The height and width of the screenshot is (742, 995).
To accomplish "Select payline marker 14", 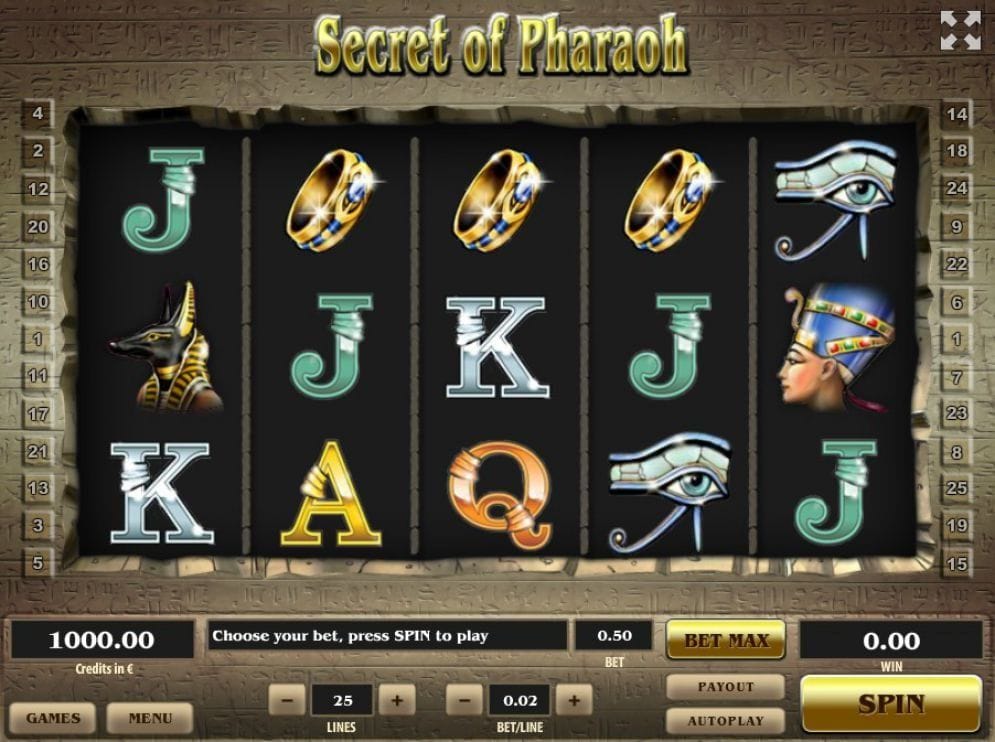I will point(957,114).
